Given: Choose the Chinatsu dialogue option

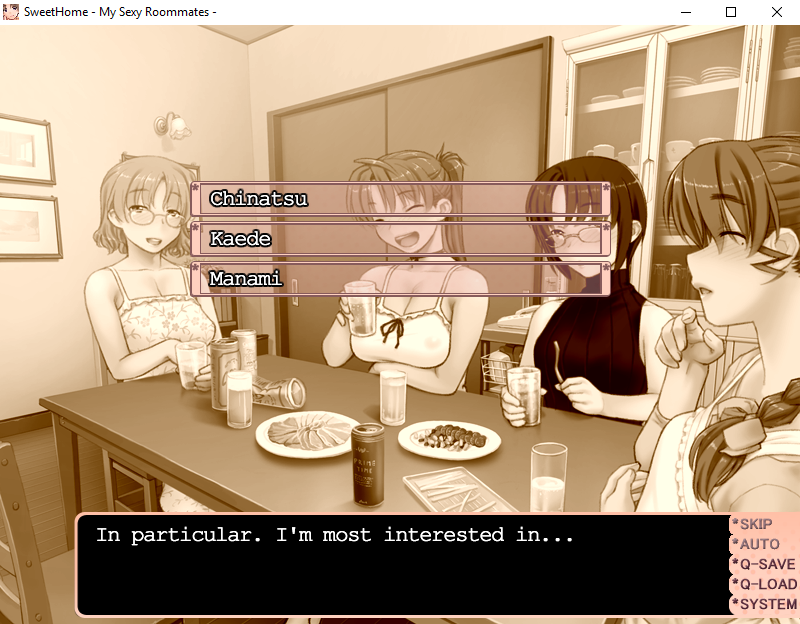Looking at the screenshot, I should 400,199.
